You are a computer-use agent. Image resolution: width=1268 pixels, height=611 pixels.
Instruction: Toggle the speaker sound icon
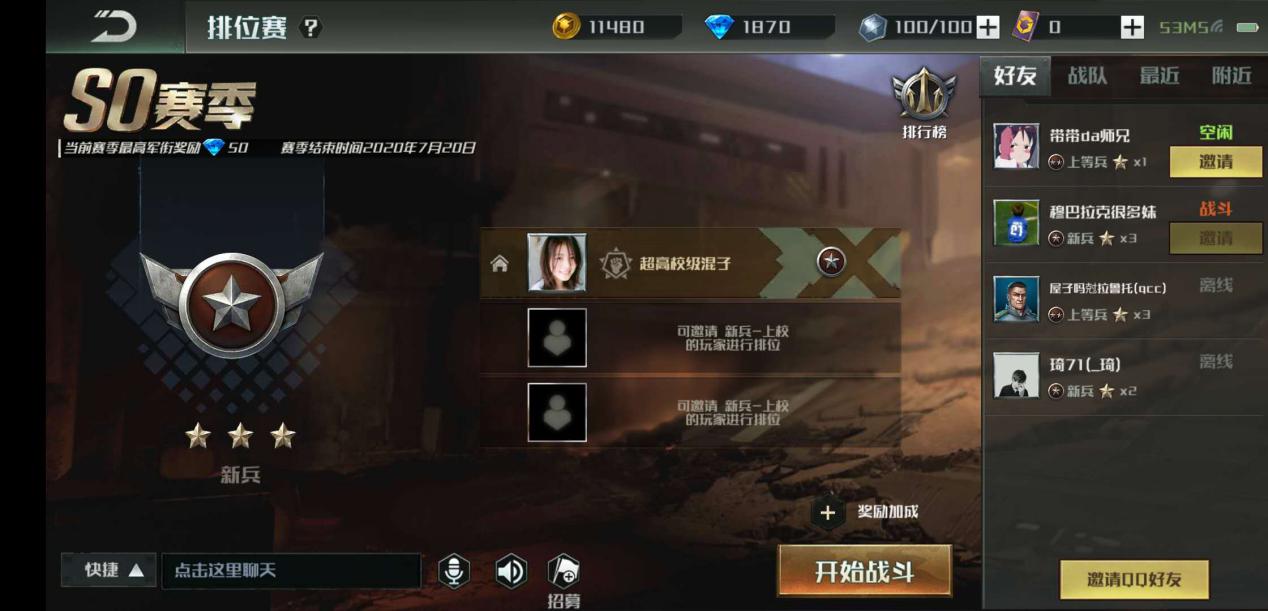pyautogui.click(x=511, y=571)
